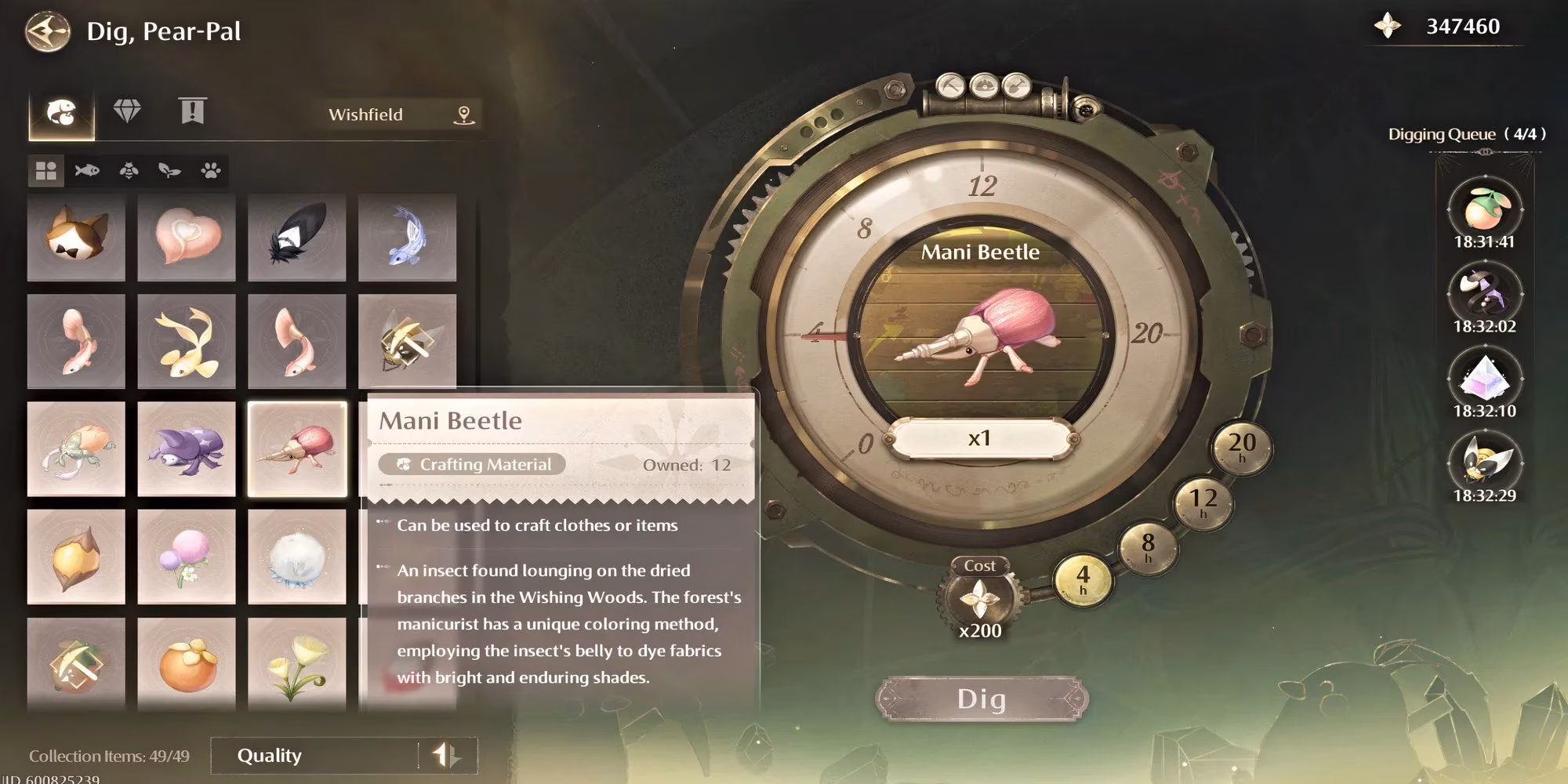Open the Wishfield location pin icon
This screenshot has width=1568, height=784.
[463, 114]
